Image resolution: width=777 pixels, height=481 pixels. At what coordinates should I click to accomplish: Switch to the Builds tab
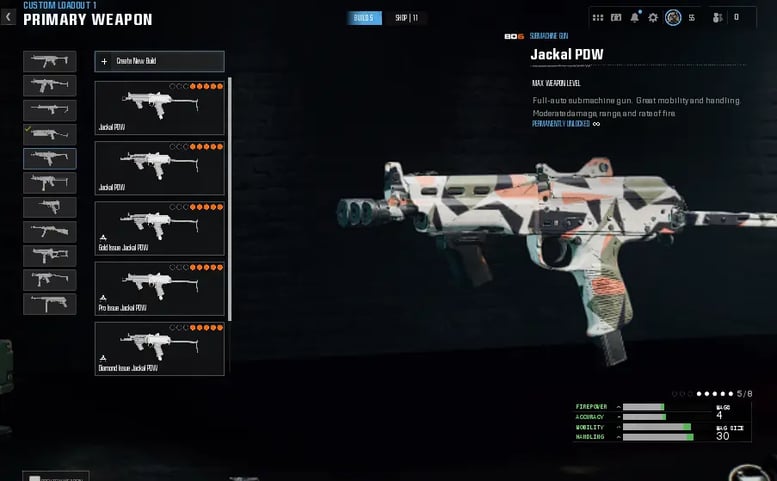click(365, 18)
